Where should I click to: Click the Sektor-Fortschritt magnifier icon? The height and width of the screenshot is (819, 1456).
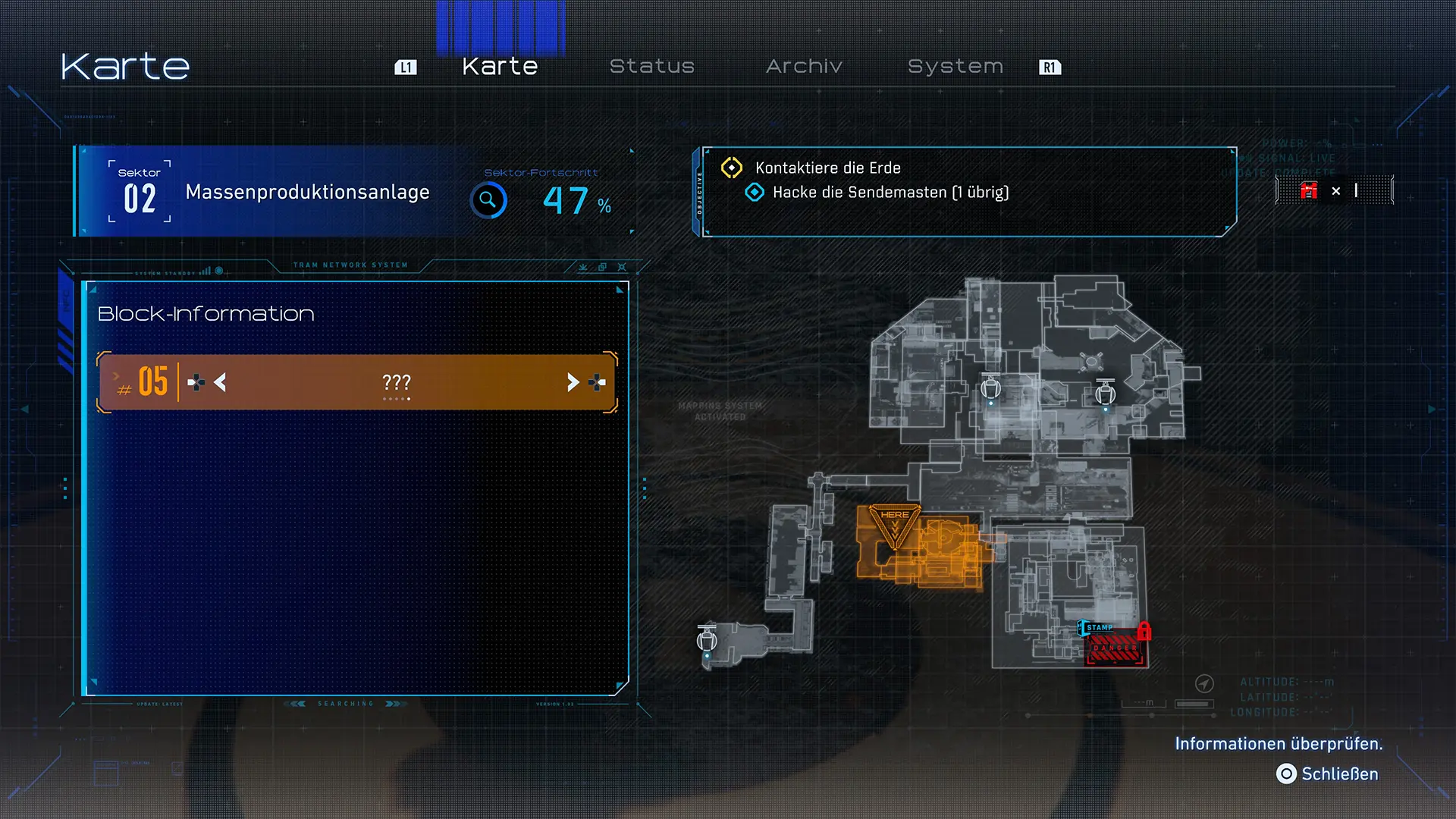(x=488, y=200)
